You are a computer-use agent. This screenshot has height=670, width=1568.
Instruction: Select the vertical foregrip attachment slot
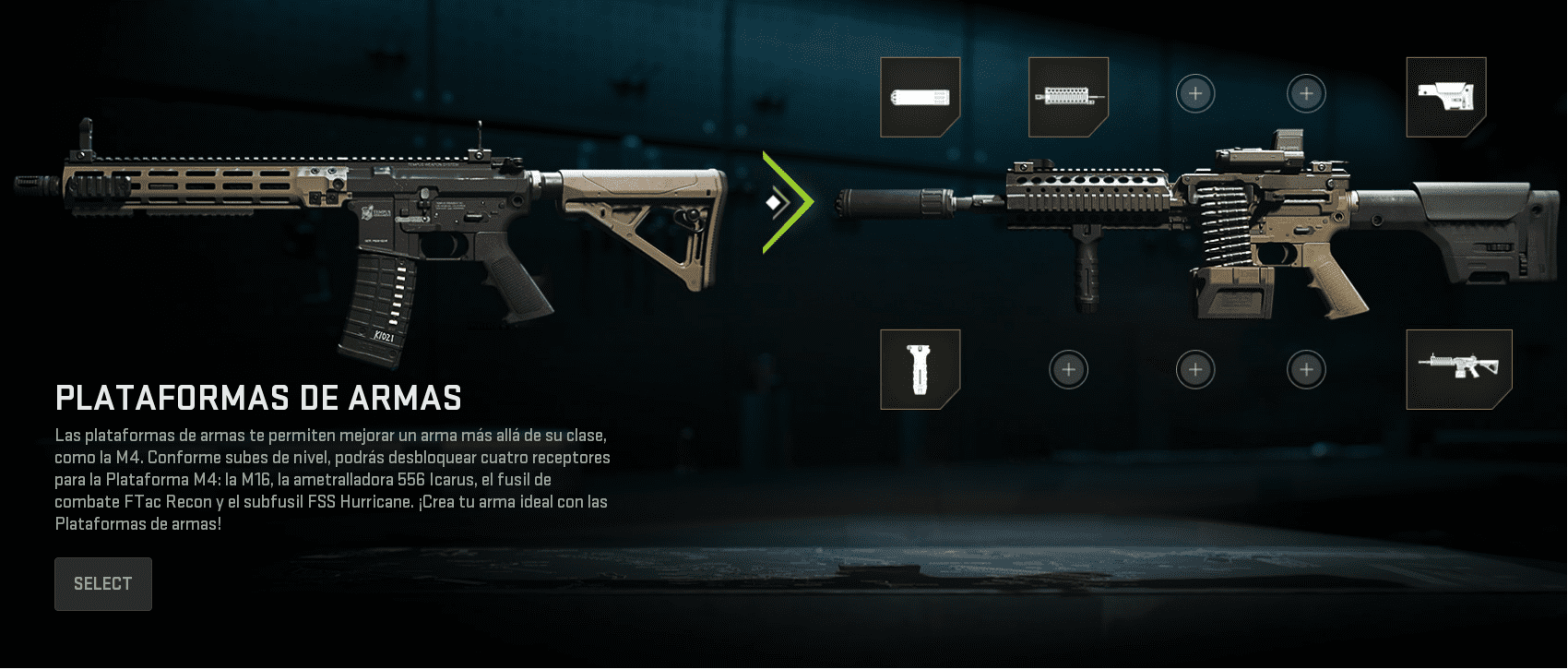[x=920, y=369]
